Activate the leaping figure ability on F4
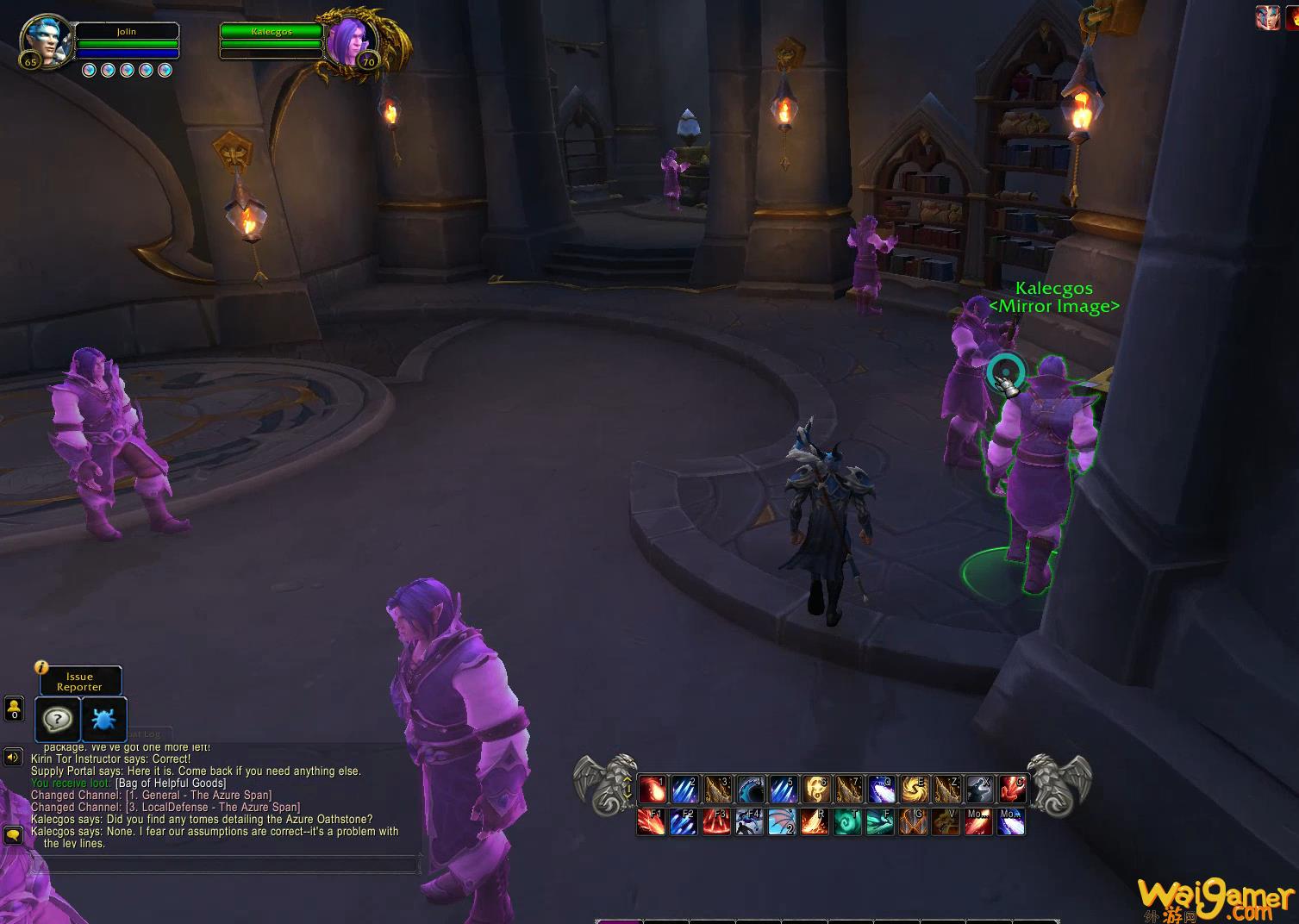Image resolution: width=1299 pixels, height=924 pixels. [x=750, y=821]
